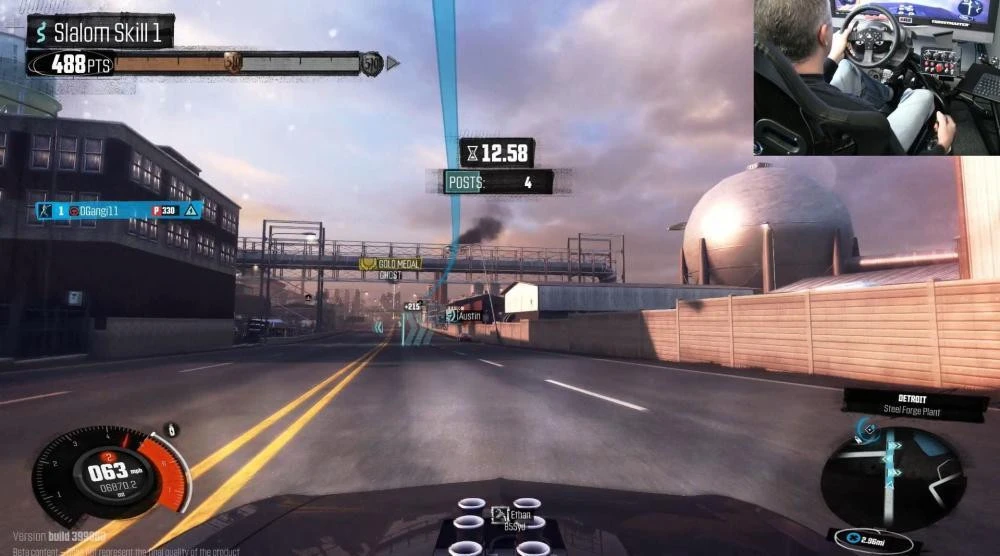The height and width of the screenshot is (556, 1000).
Task: Select the DGang11 player row
Action: tap(119, 211)
